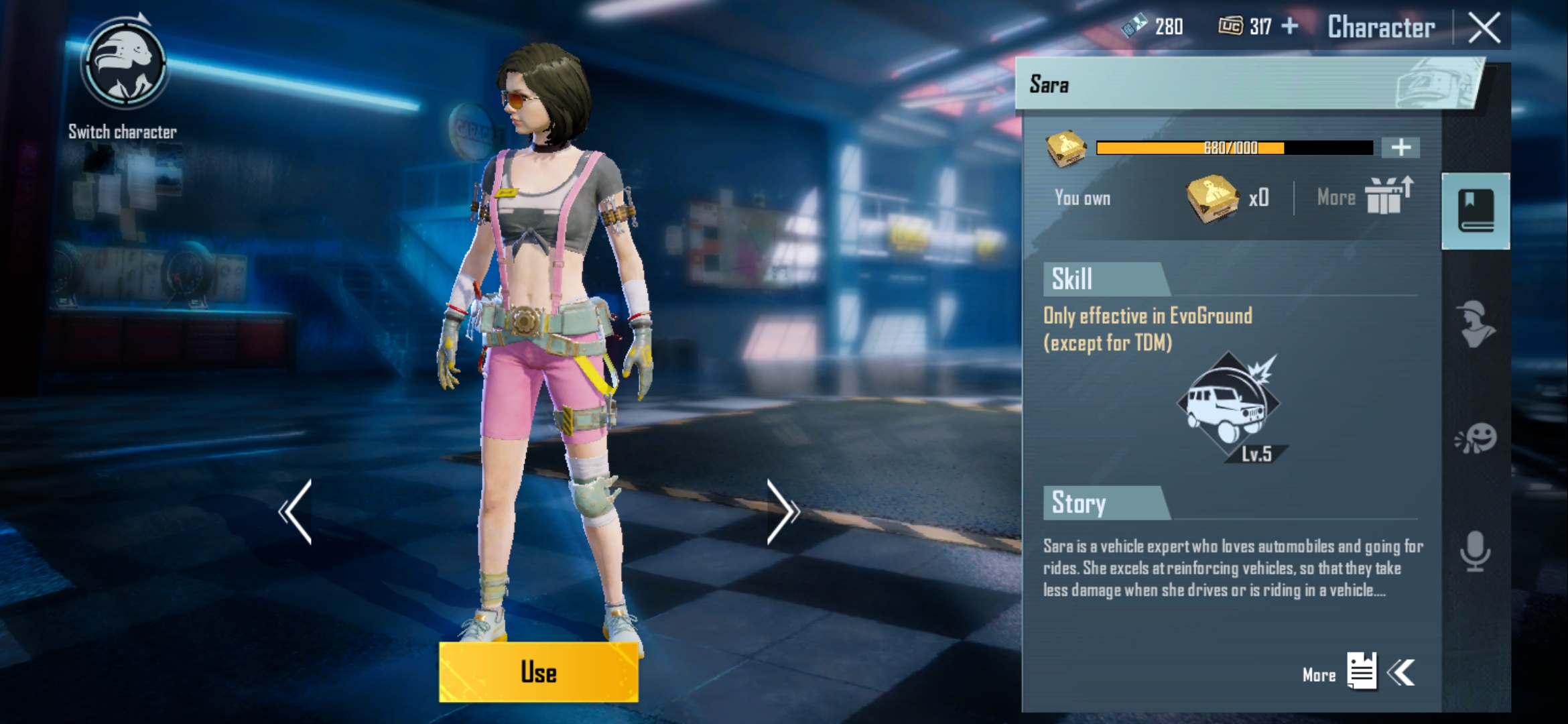This screenshot has width=1568, height=724.
Task: Expand the full story with More
Action: 1360,672
